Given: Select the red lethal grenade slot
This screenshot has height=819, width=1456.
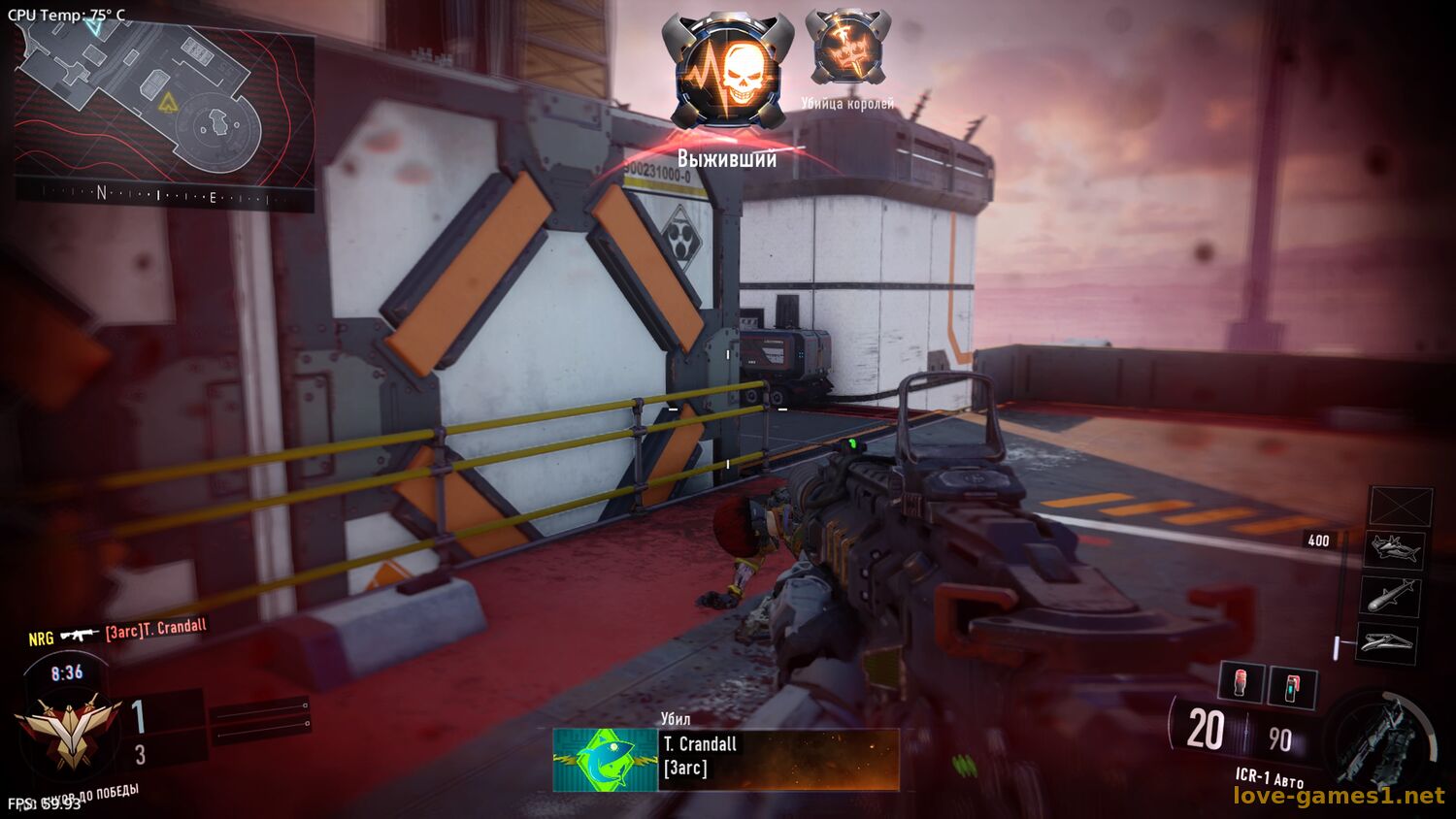Looking at the screenshot, I should pyautogui.click(x=1241, y=682).
